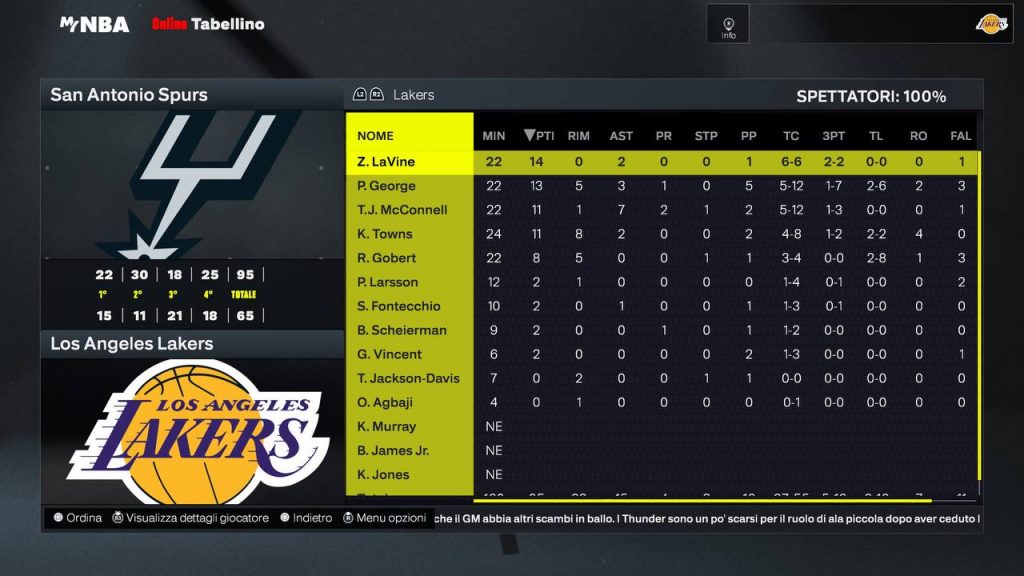Select B. Scheierman player row

click(x=402, y=330)
